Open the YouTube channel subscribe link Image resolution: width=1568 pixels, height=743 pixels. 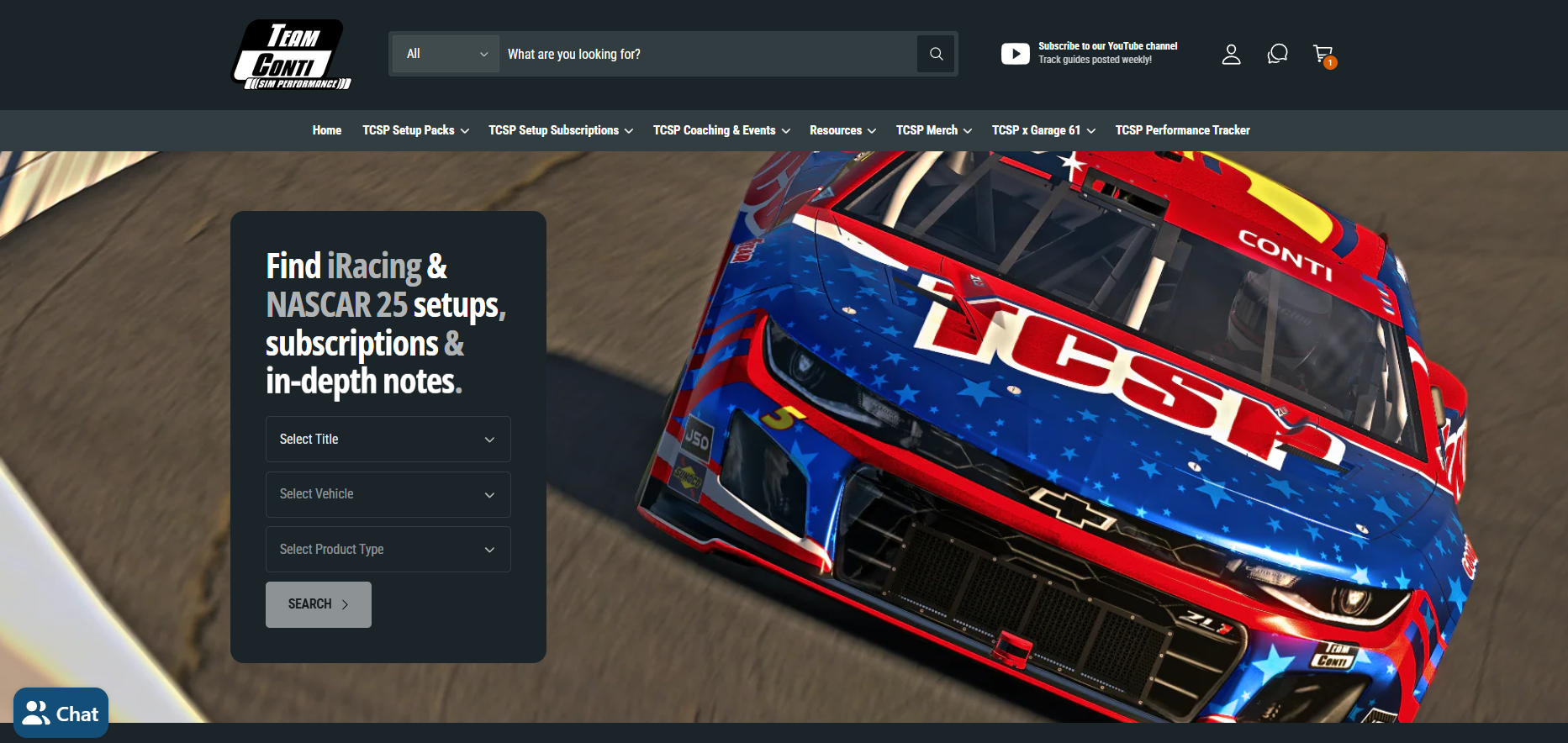[1090, 53]
